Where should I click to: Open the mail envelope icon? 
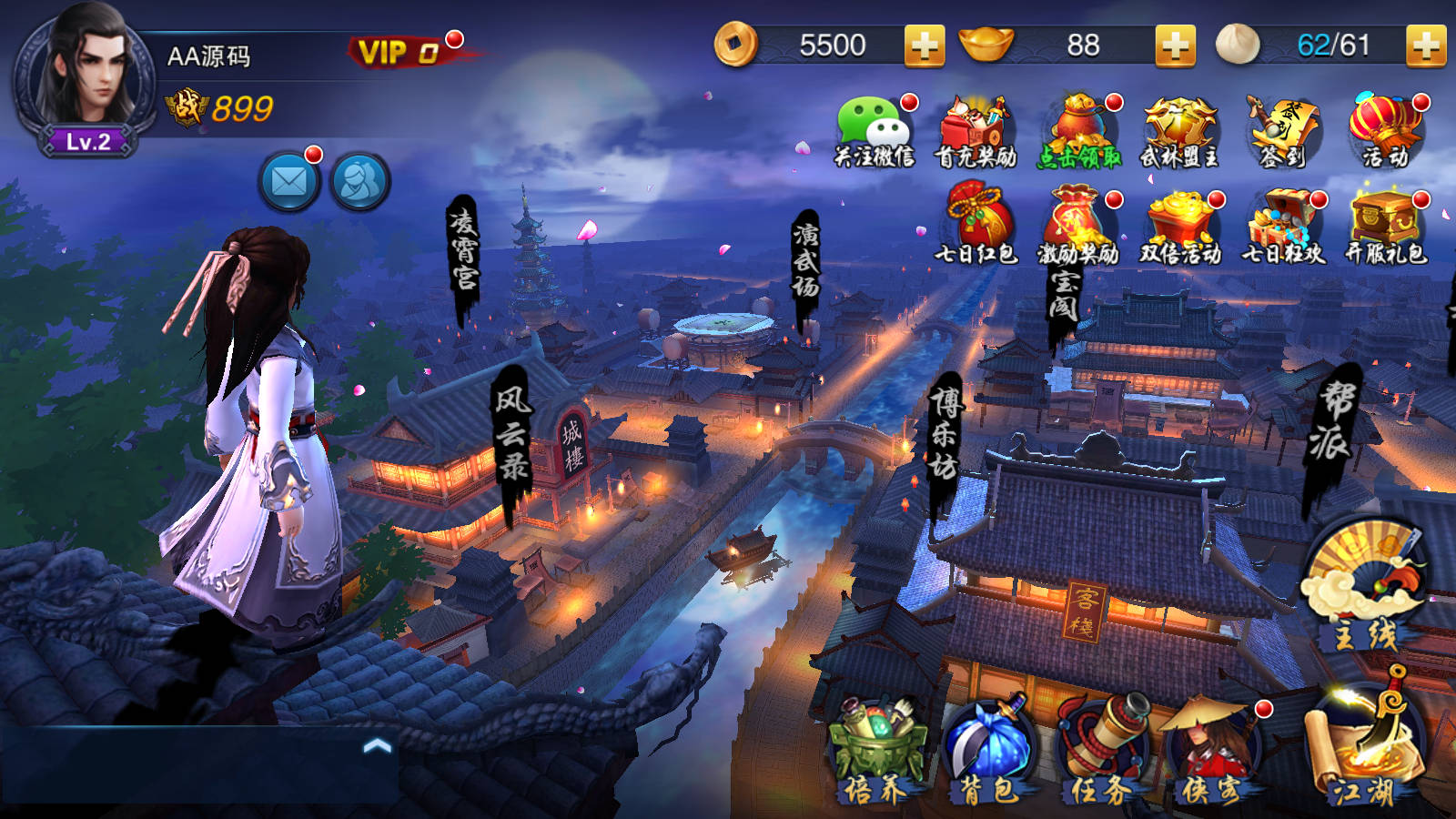click(x=289, y=182)
